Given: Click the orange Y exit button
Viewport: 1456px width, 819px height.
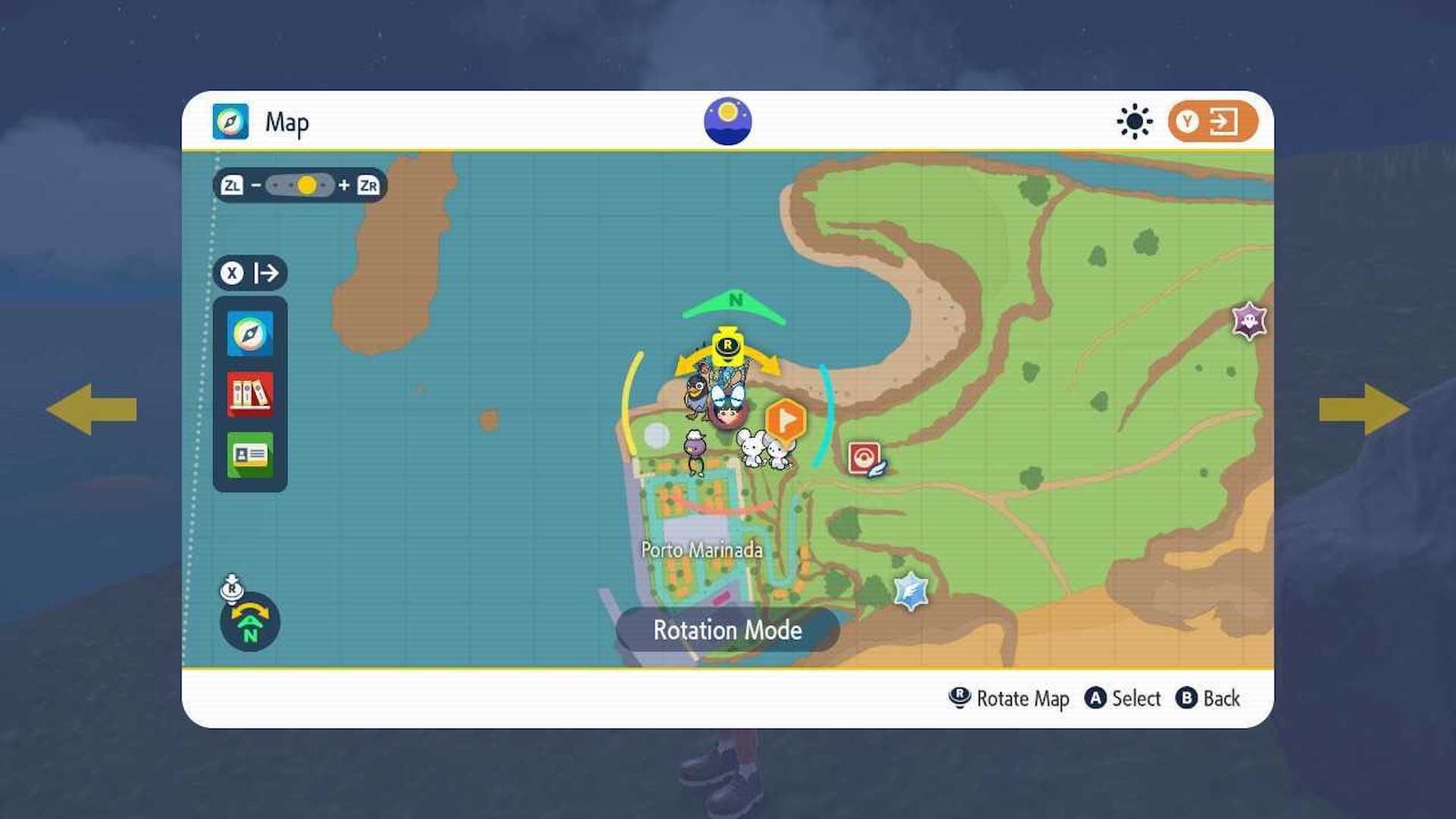Looking at the screenshot, I should coord(1211,120).
